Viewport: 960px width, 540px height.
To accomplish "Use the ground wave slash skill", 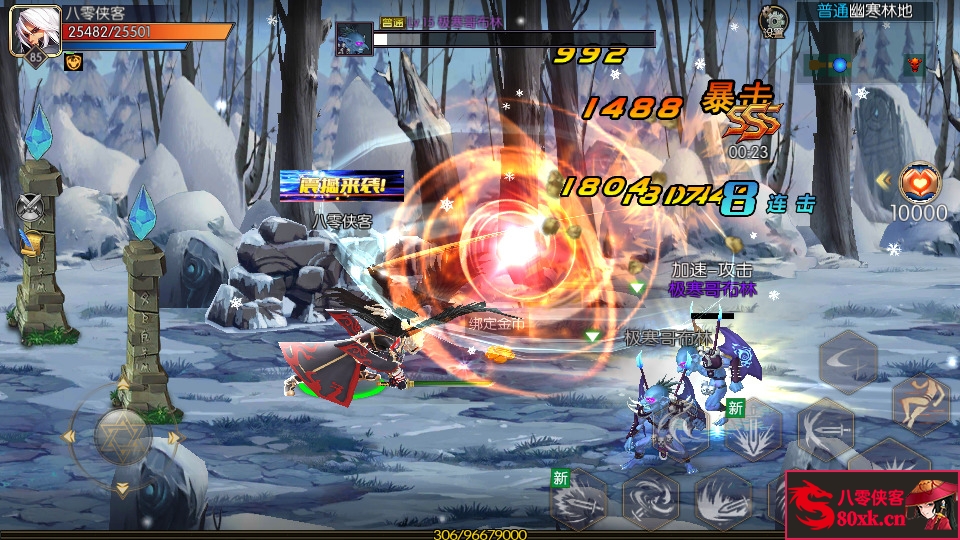I will click(723, 497).
